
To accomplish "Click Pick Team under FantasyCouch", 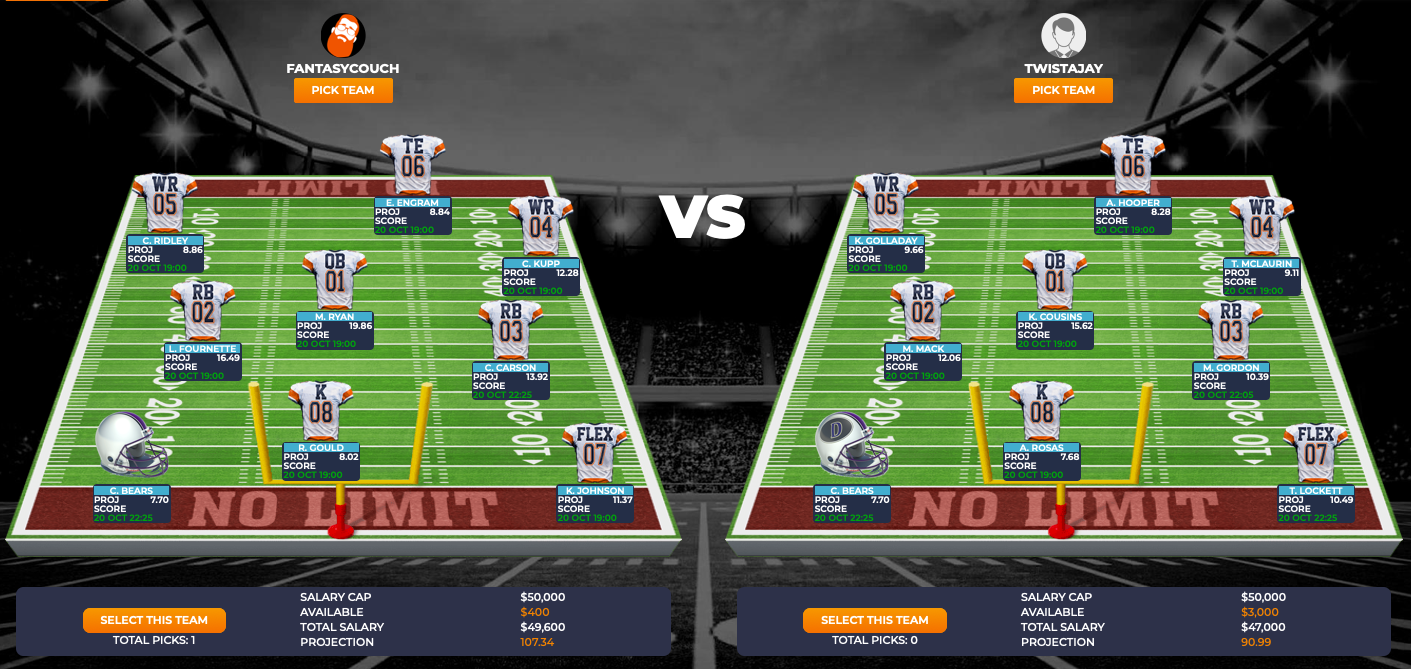I will point(343,90).
